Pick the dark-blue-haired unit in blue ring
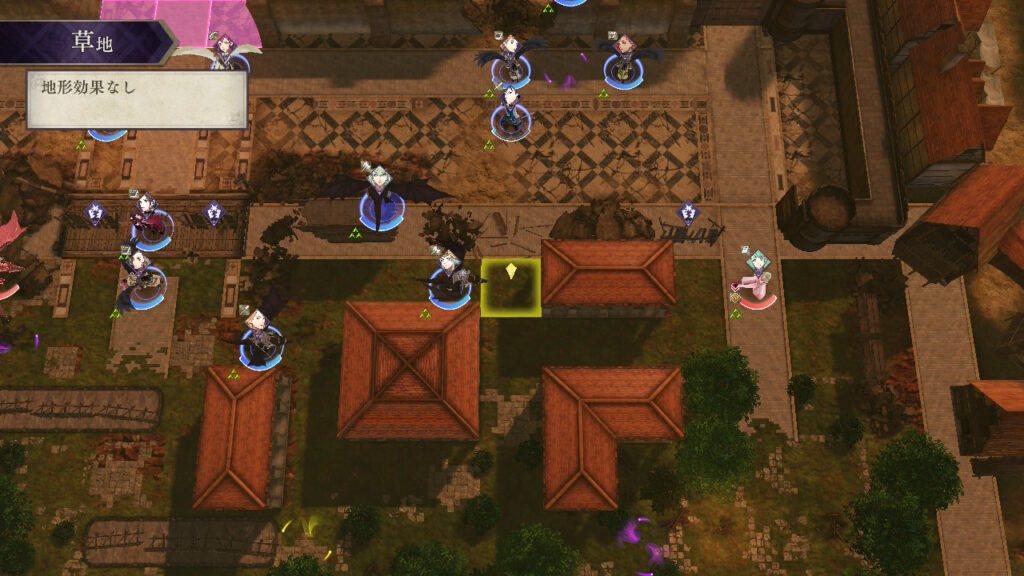Viewport: 1024px width, 576px height. coord(510,113)
